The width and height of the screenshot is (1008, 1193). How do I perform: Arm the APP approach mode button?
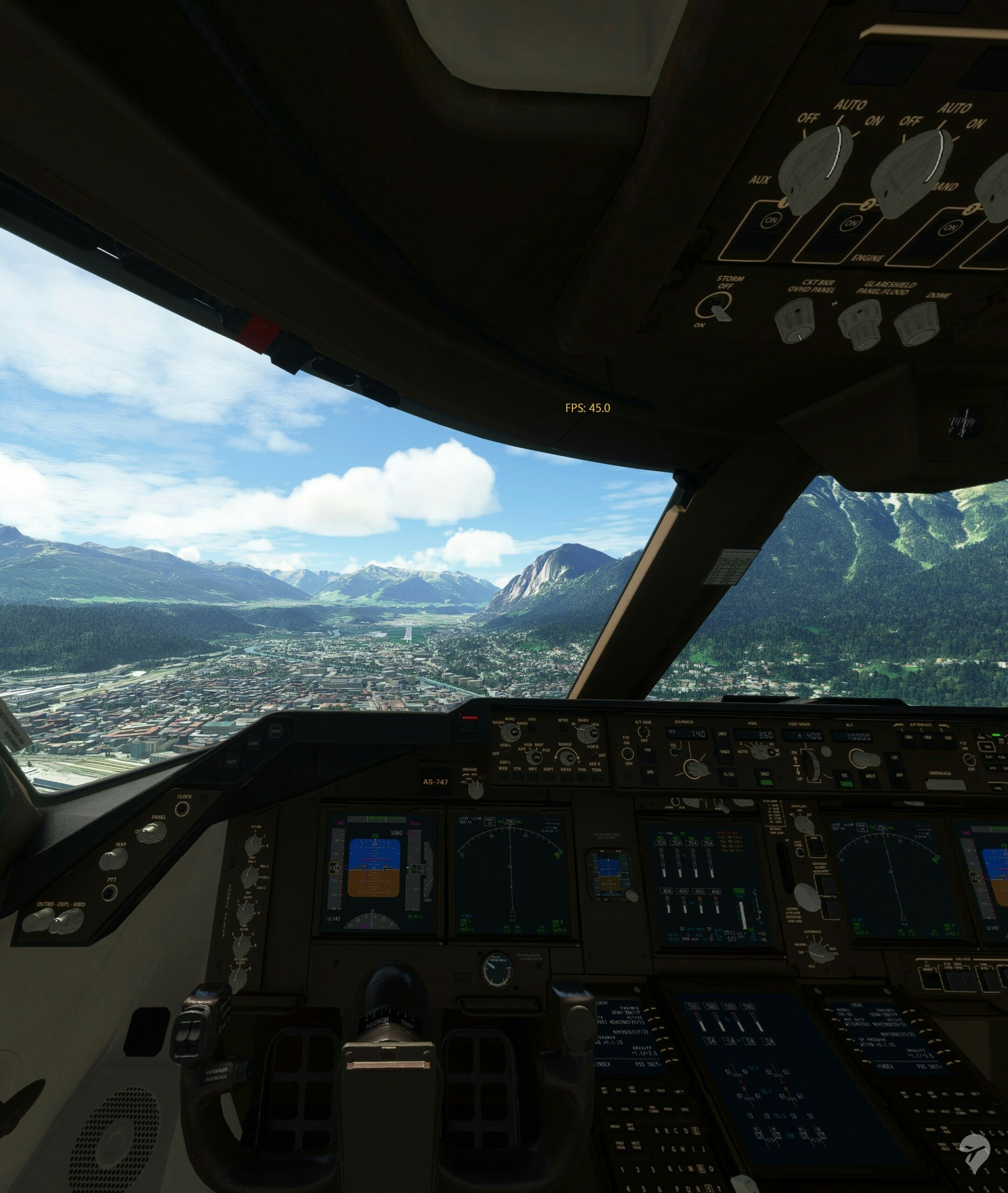(x=899, y=776)
